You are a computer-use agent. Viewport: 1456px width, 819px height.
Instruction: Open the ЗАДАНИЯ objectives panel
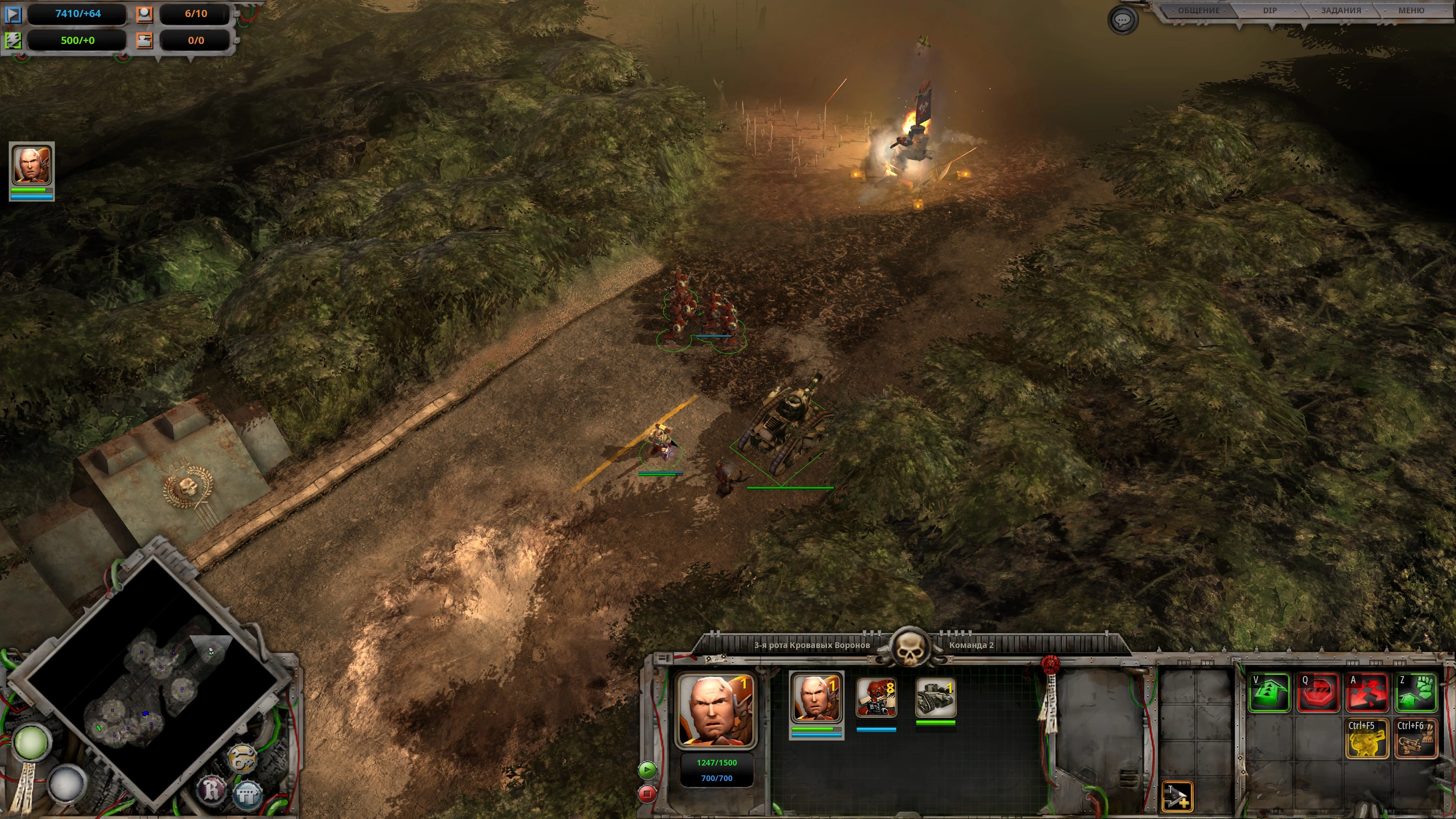(1341, 11)
